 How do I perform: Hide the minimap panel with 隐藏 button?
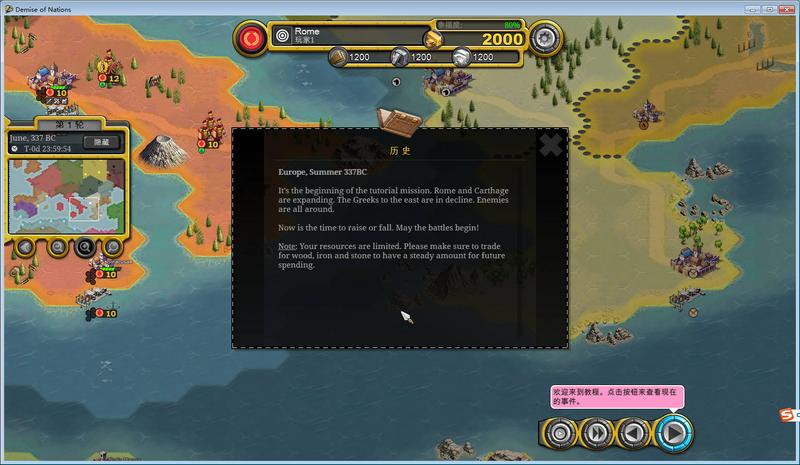[100, 142]
